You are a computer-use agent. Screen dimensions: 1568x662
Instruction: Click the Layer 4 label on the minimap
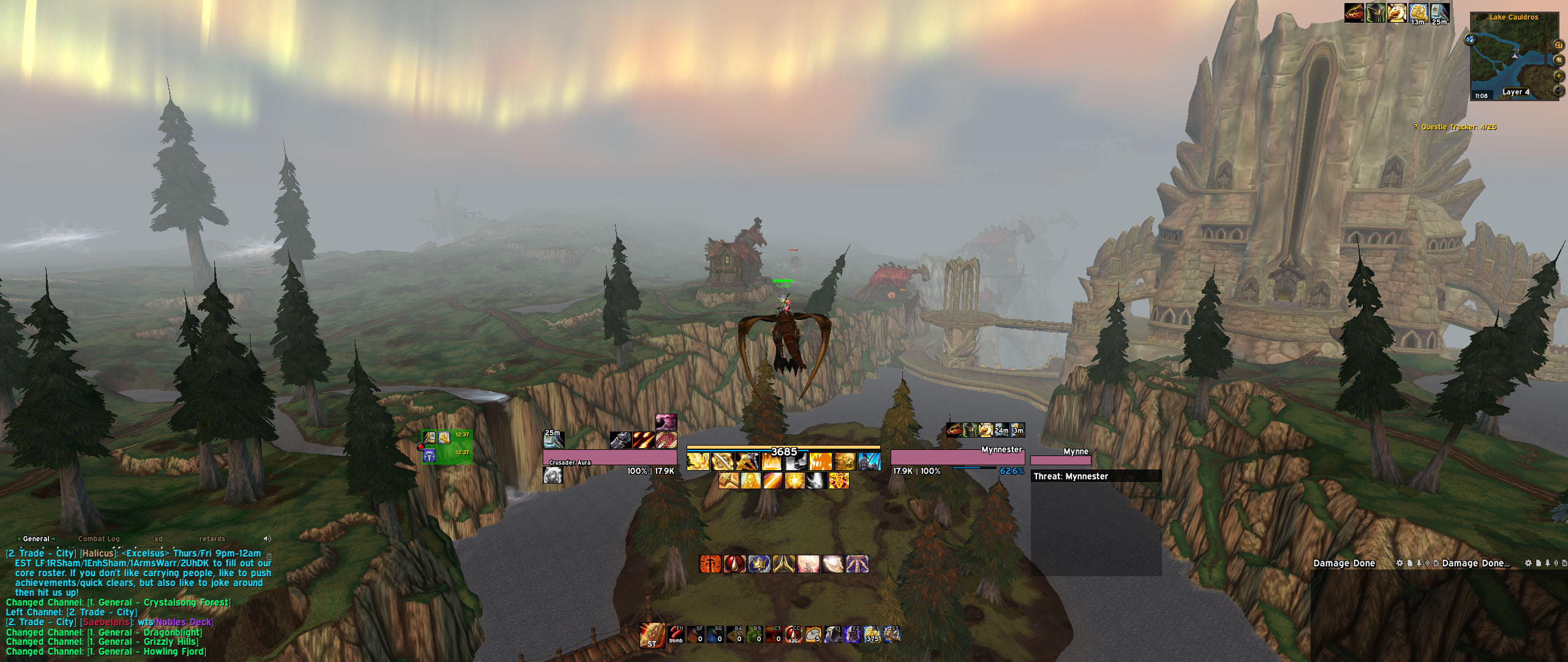[1516, 93]
